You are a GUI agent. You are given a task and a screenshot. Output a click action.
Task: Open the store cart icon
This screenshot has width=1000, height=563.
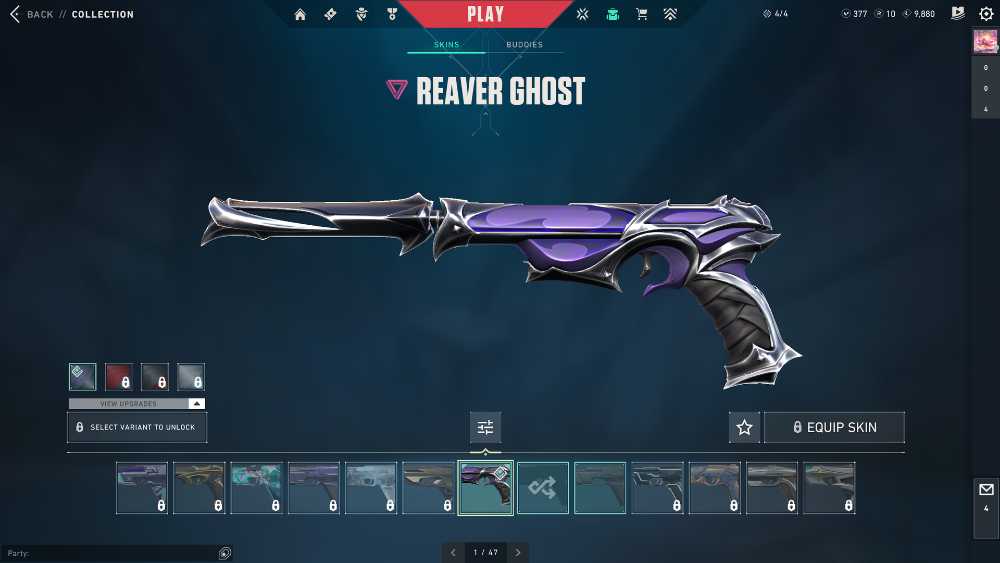[642, 15]
